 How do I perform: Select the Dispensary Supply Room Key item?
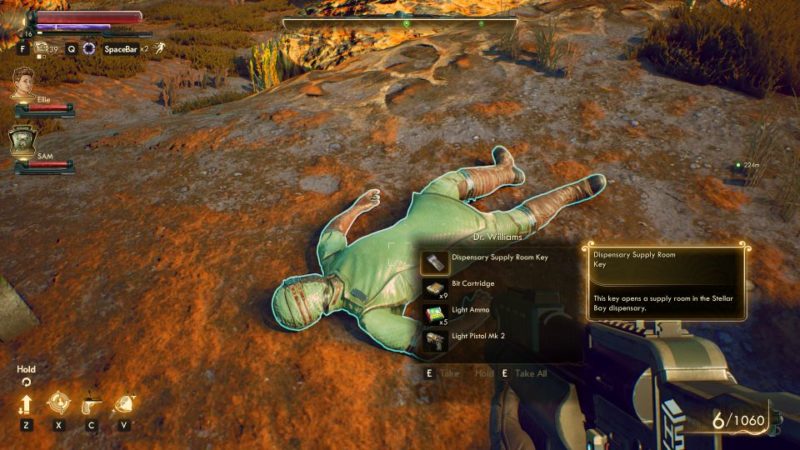498,259
